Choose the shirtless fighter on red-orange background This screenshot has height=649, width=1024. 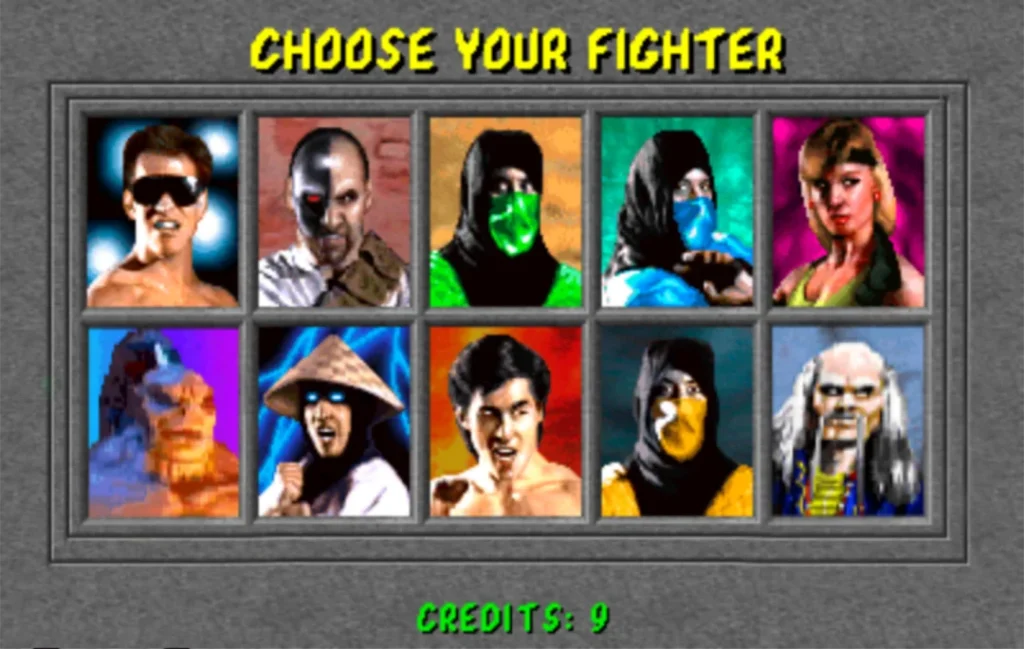pyautogui.click(x=506, y=422)
